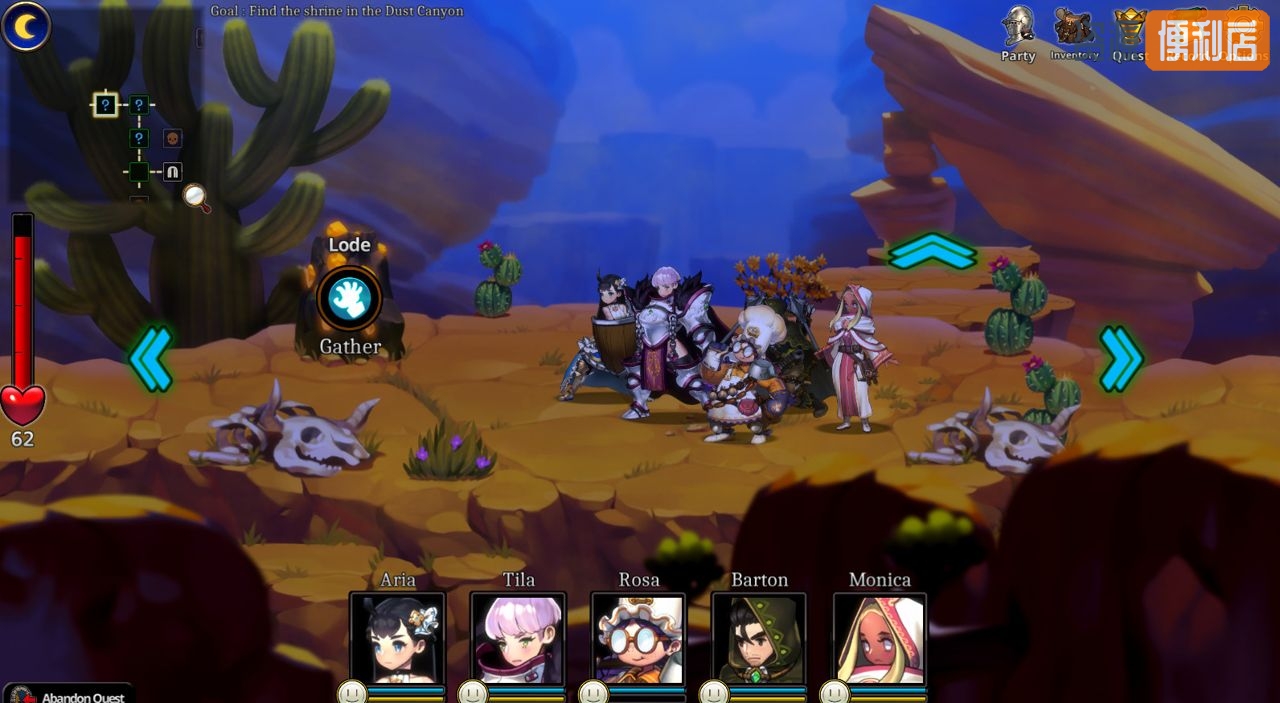Viewport: 1280px width, 703px height.
Task: Select the skull room marker on minimap
Action: point(172,138)
